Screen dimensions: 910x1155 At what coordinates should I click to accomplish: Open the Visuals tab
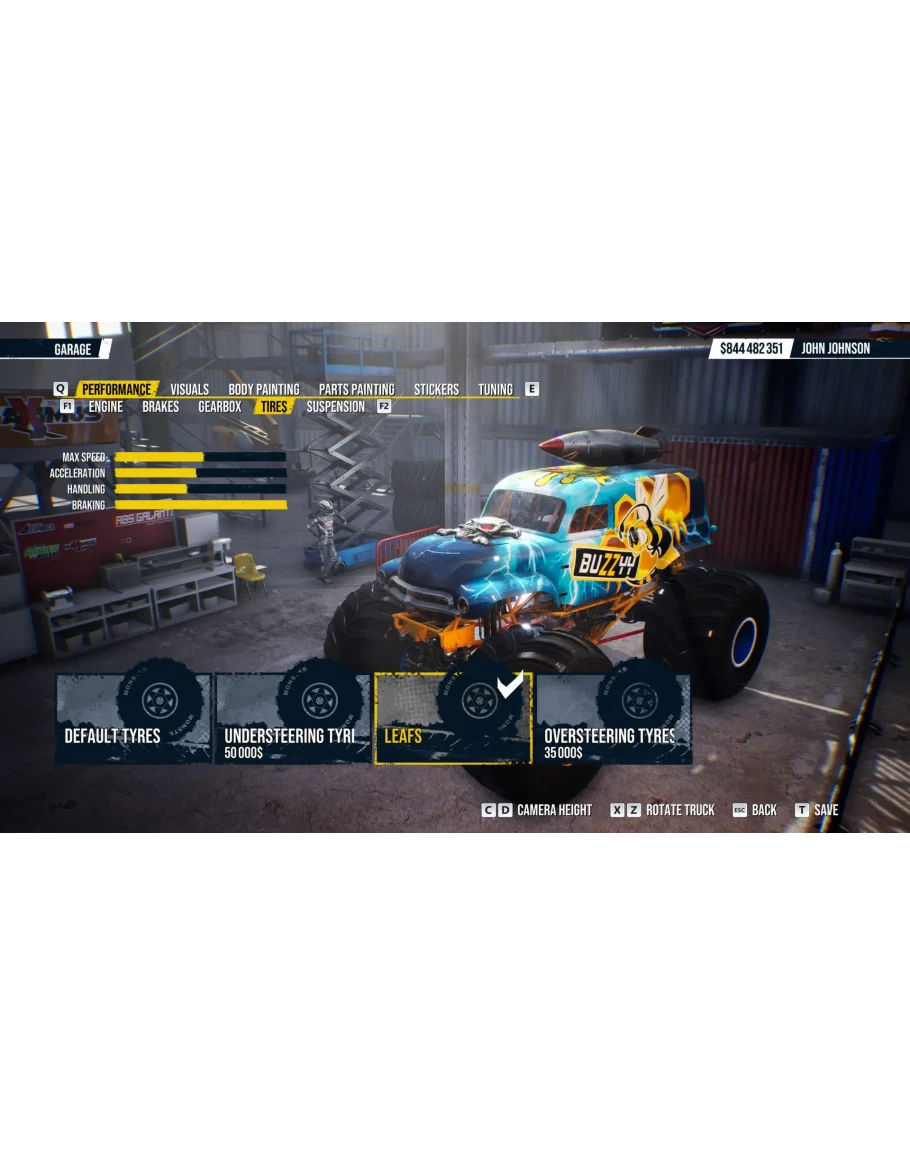[x=189, y=389]
